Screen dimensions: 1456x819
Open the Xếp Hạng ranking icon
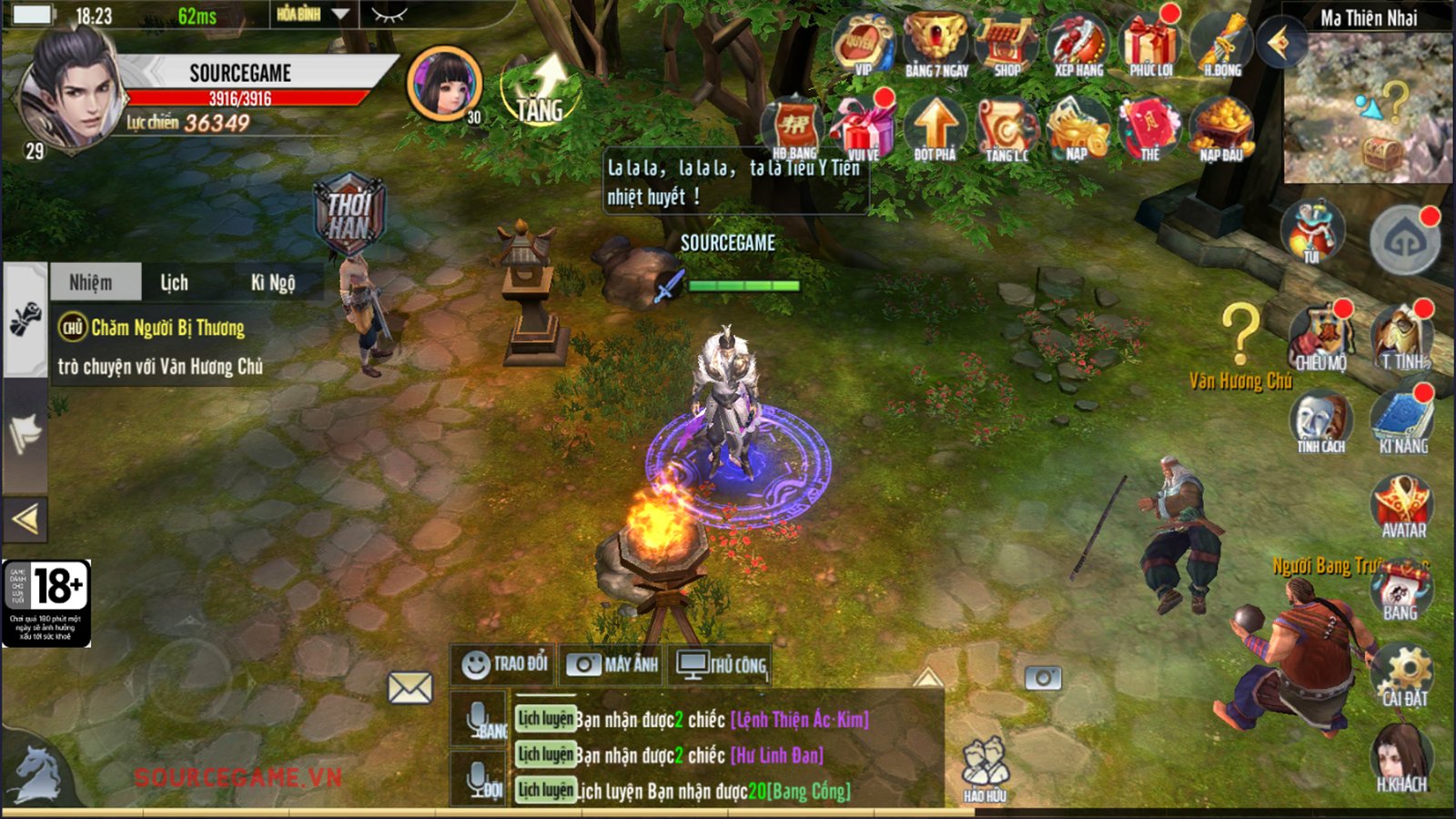[x=1077, y=44]
